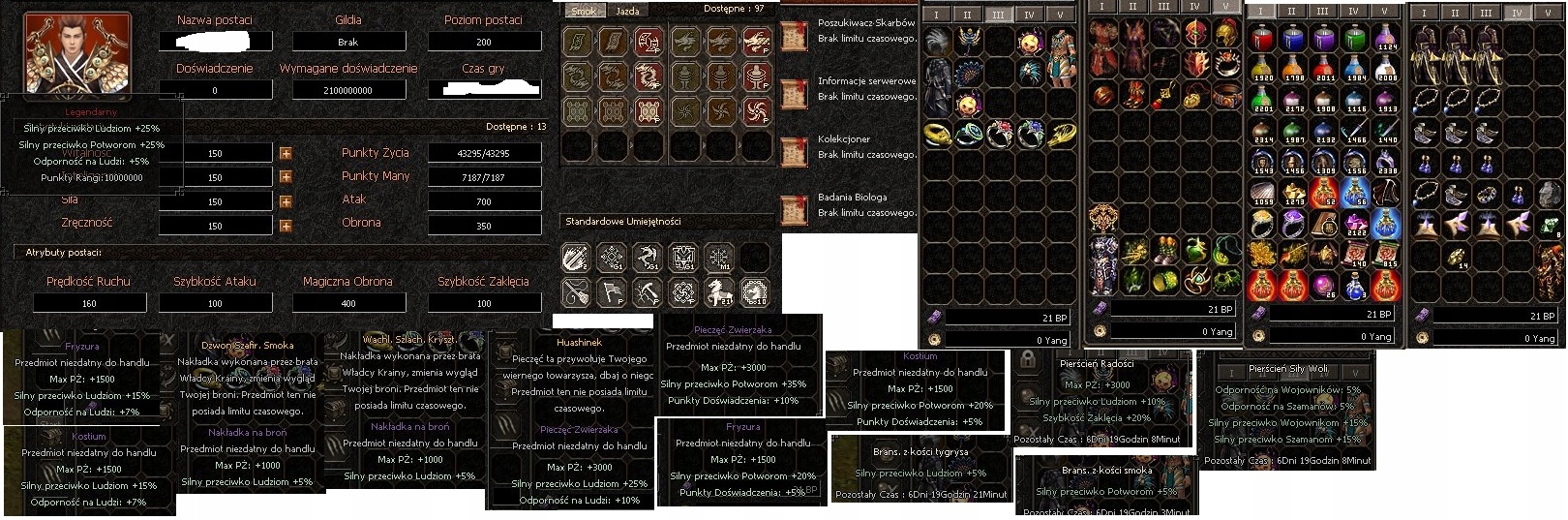Show the Badania Biologa quest scroll
Viewport: 1568px width, 520px height.
coord(794,210)
